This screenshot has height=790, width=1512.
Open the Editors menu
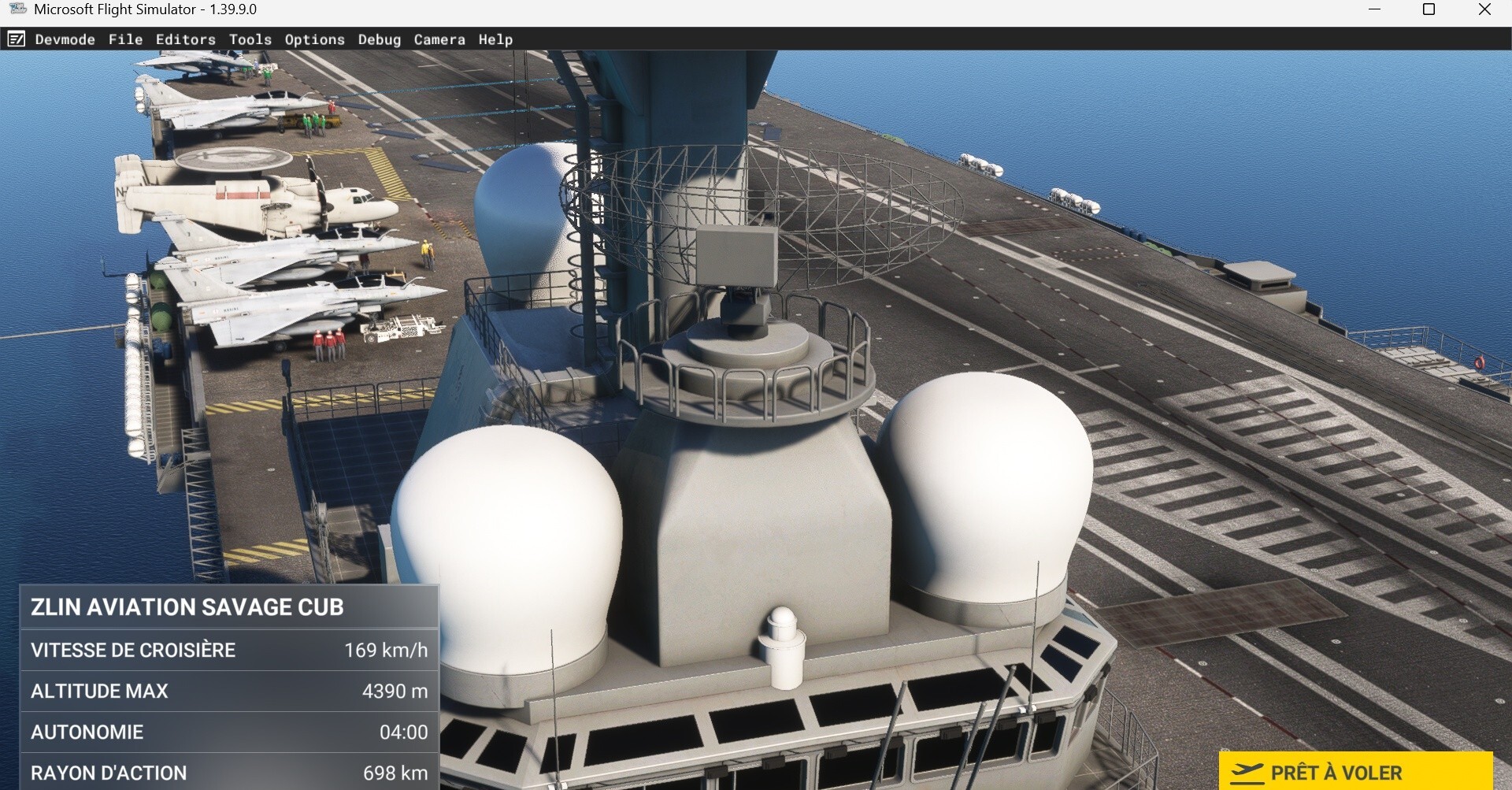[x=185, y=39]
